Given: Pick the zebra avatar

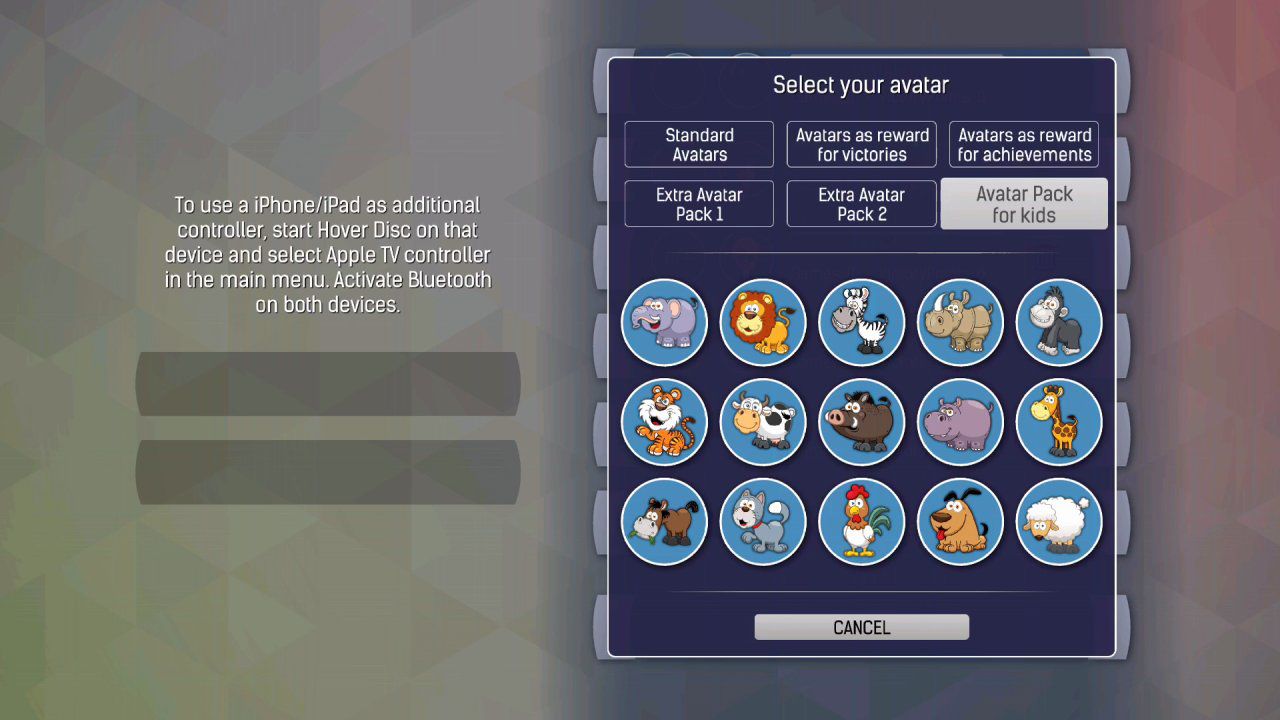Looking at the screenshot, I should click(x=861, y=322).
